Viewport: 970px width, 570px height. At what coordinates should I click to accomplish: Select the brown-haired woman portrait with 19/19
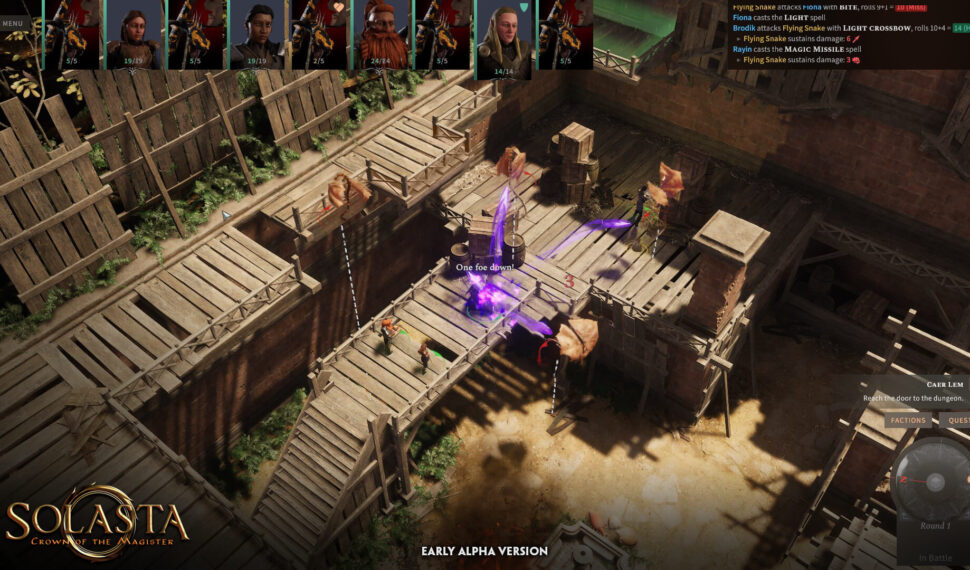point(134,33)
